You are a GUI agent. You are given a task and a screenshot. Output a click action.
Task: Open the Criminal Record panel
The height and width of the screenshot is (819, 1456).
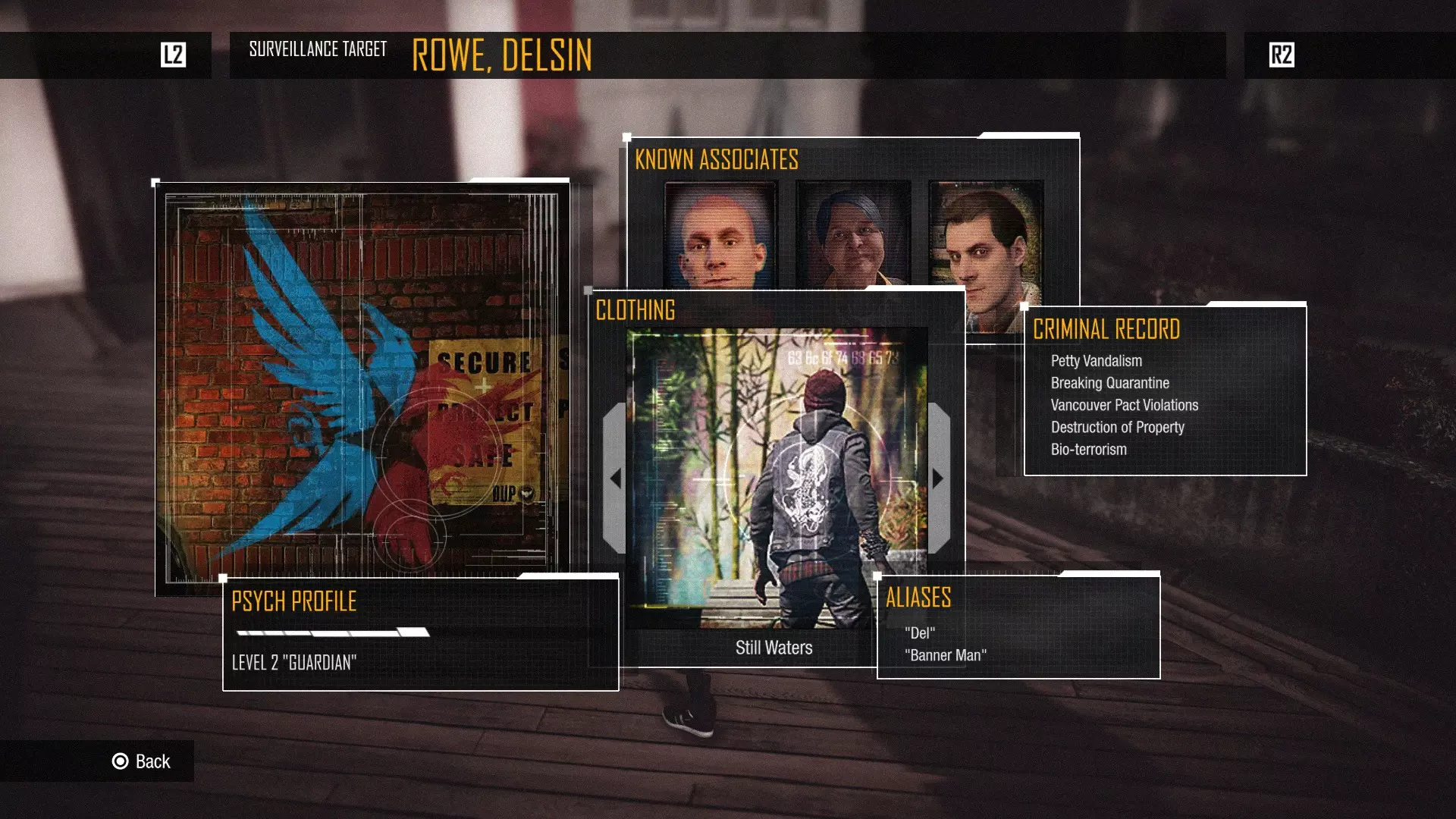(1165, 391)
